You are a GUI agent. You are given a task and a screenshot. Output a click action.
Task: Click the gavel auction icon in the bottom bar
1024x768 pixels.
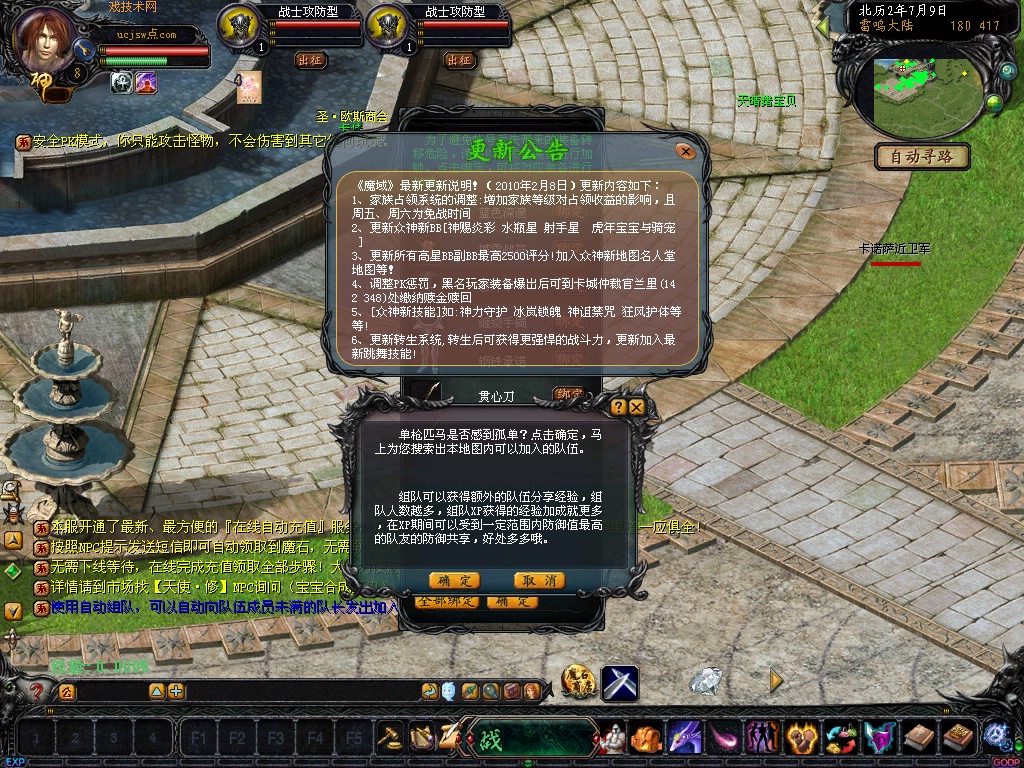pyautogui.click(x=390, y=738)
